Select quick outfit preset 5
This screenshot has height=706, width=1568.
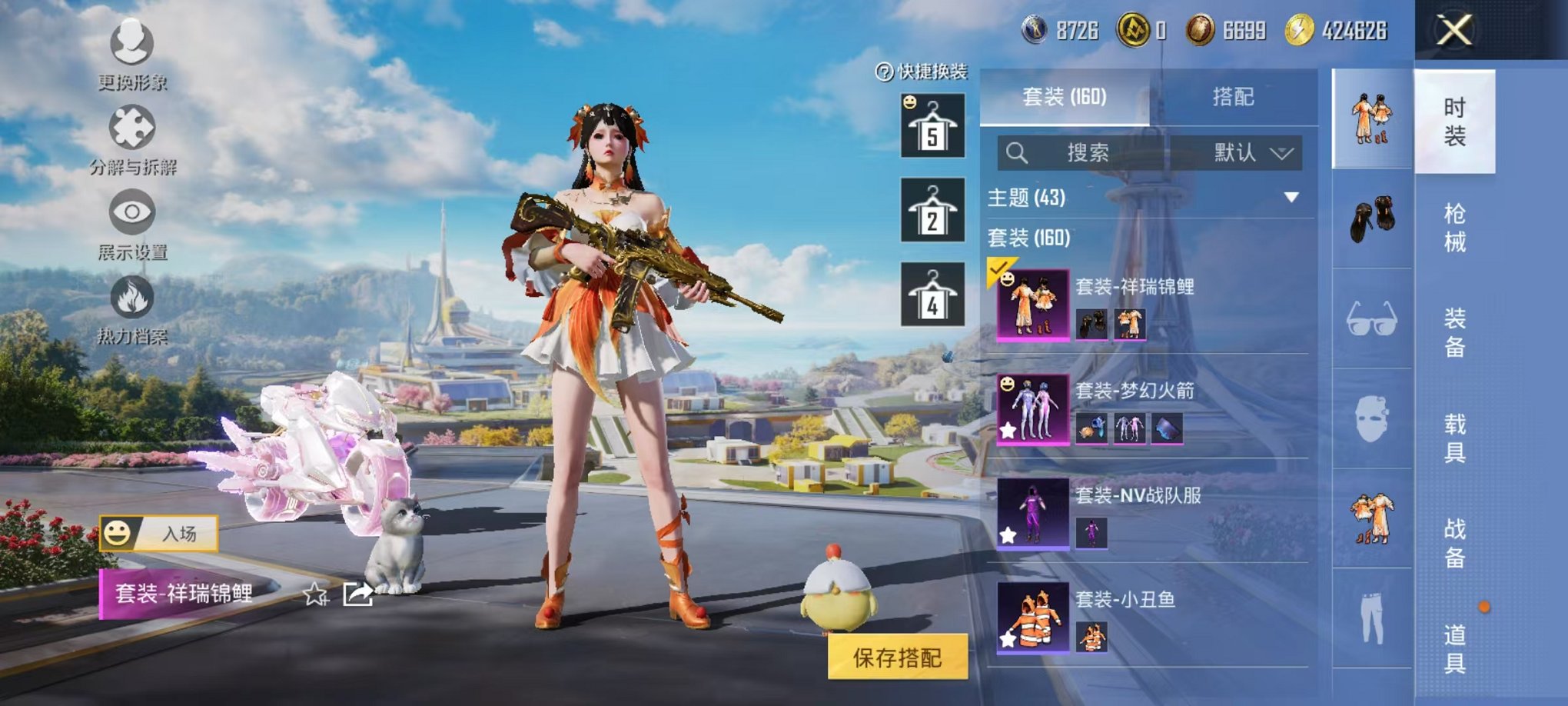[x=932, y=126]
